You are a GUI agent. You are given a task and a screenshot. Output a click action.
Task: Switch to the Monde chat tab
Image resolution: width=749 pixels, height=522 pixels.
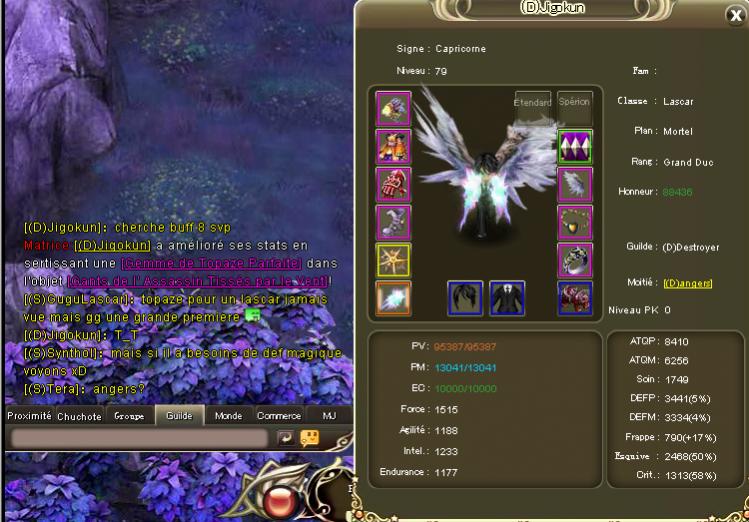(229, 416)
